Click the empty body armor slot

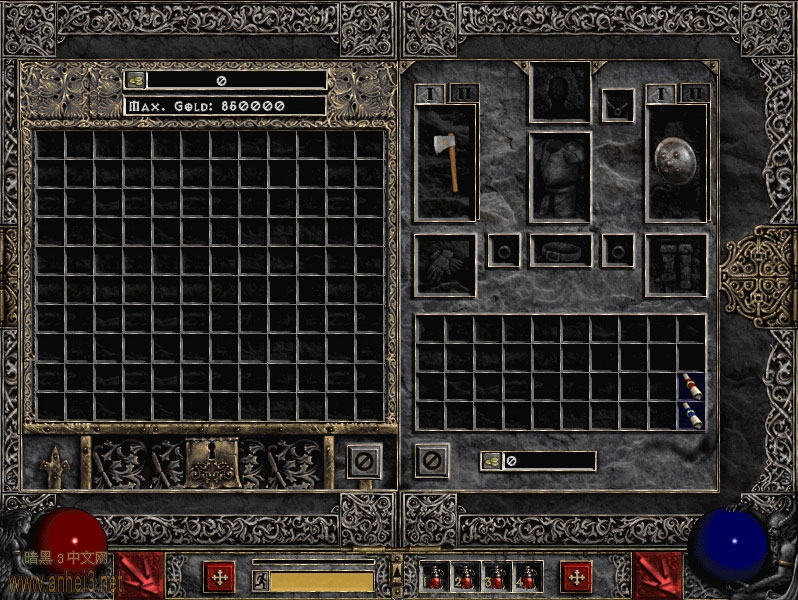coord(560,176)
